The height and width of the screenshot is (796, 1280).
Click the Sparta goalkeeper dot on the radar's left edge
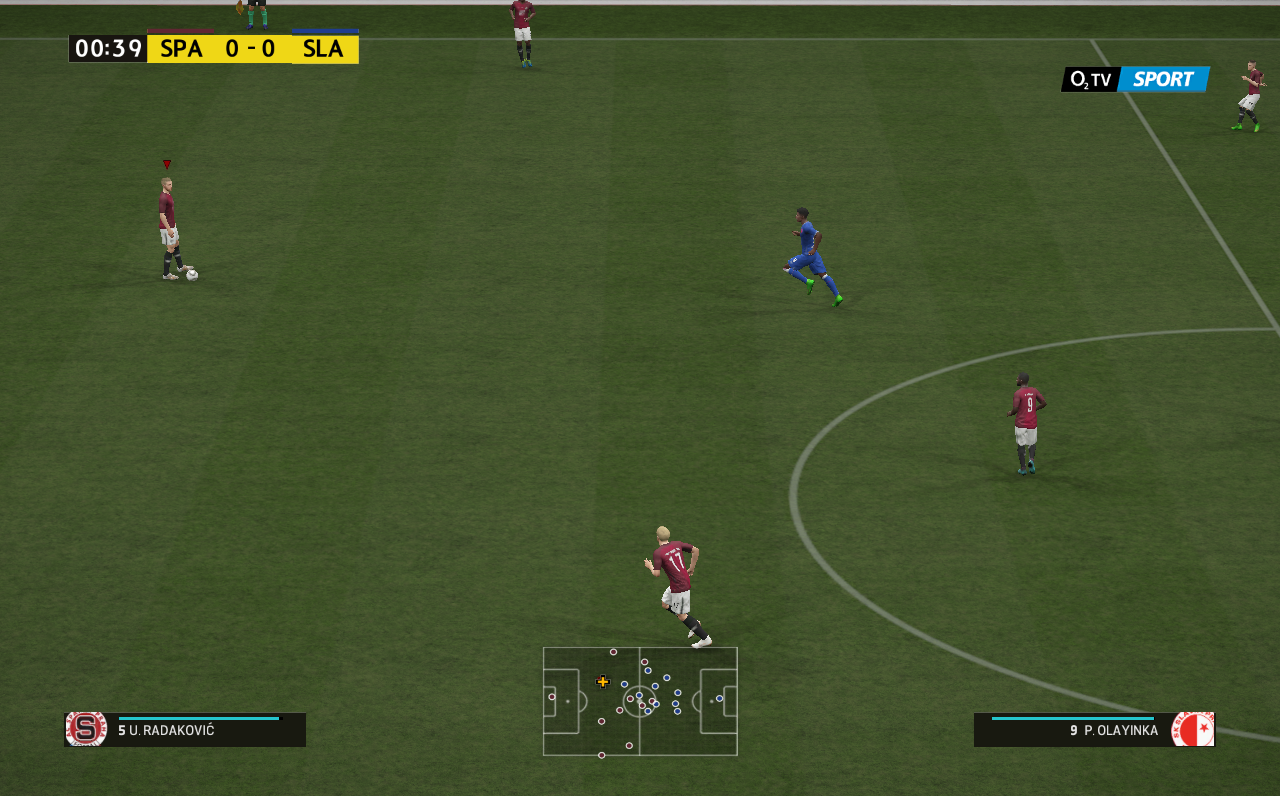[x=552, y=697]
